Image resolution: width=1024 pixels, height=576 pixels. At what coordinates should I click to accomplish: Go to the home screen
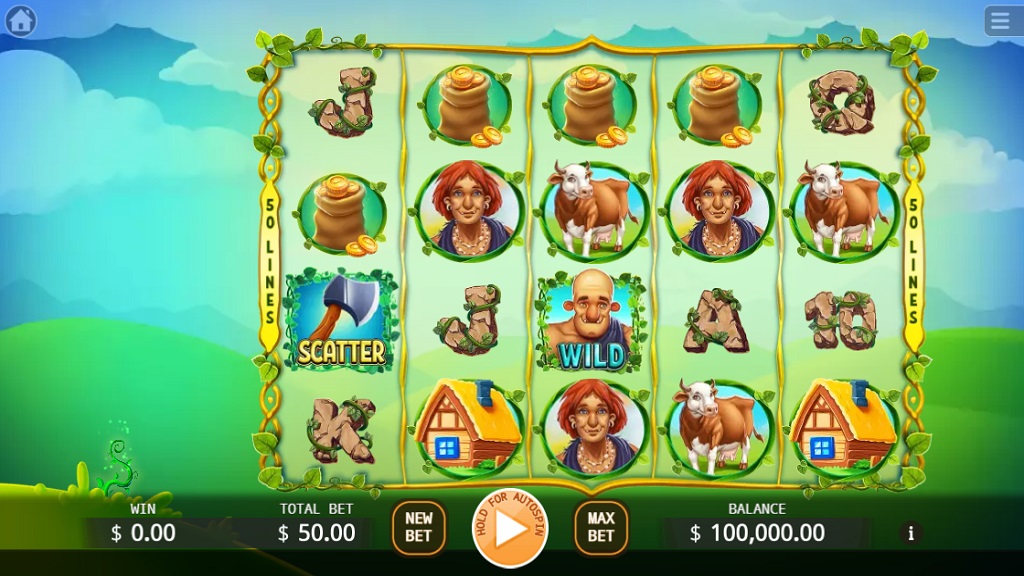[21, 20]
